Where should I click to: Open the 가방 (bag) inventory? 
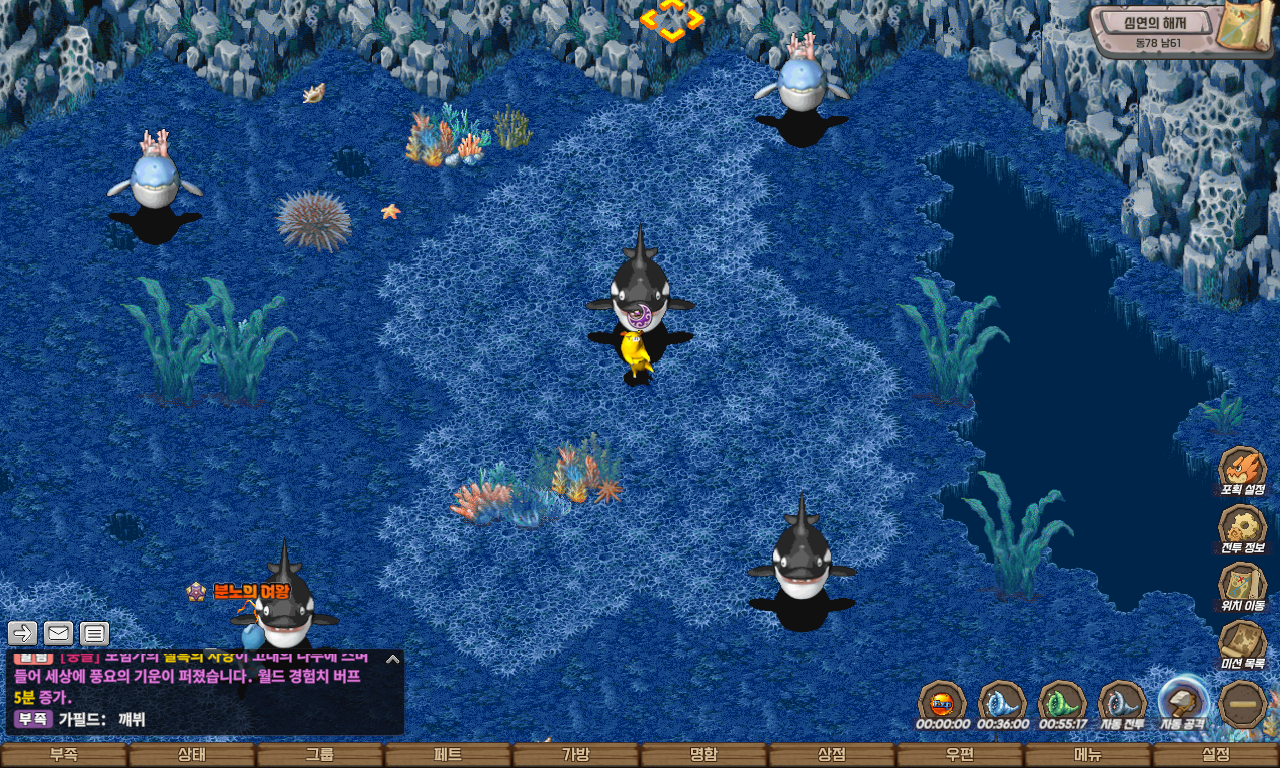(576, 755)
